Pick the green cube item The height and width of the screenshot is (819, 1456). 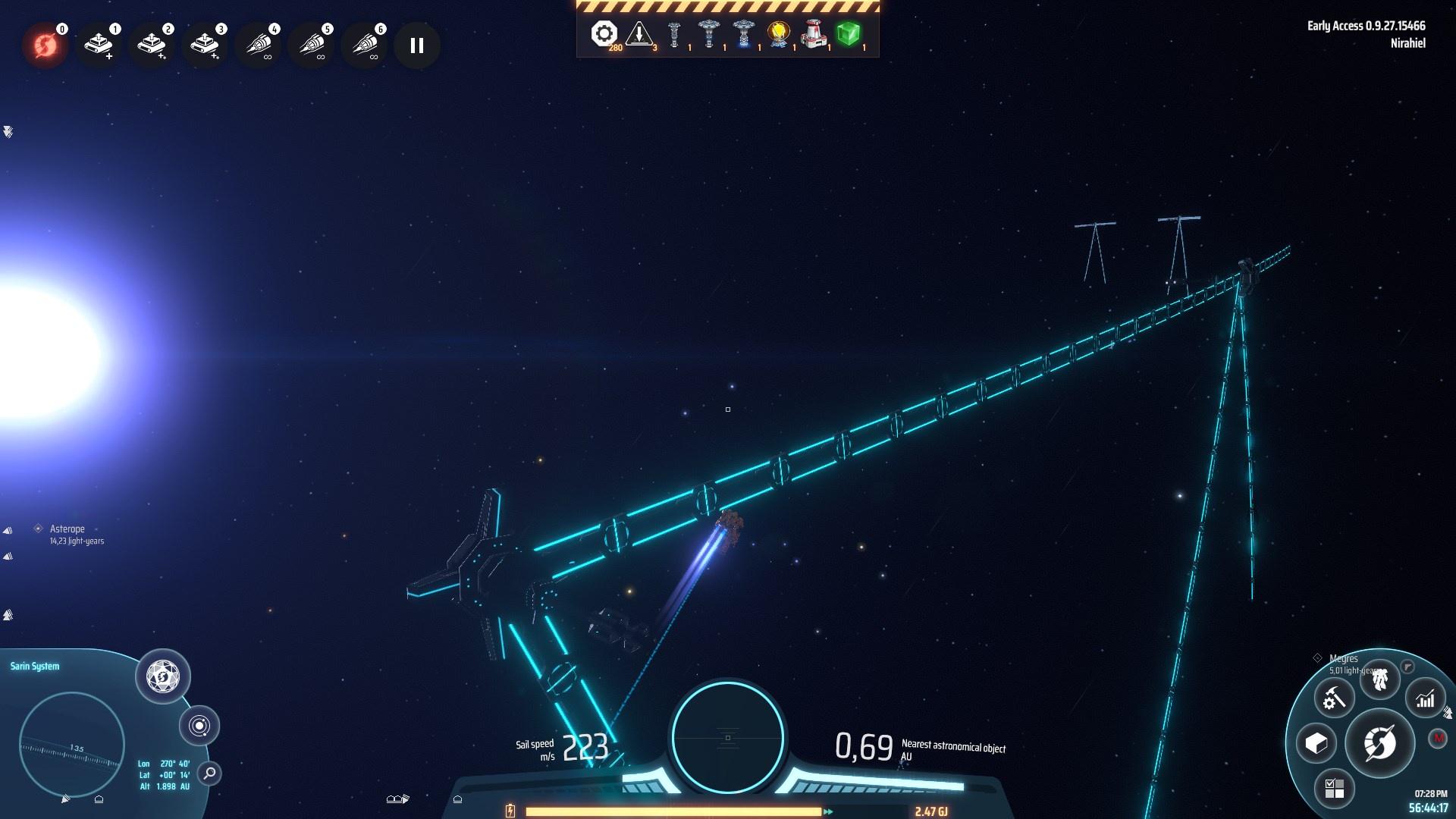click(848, 34)
